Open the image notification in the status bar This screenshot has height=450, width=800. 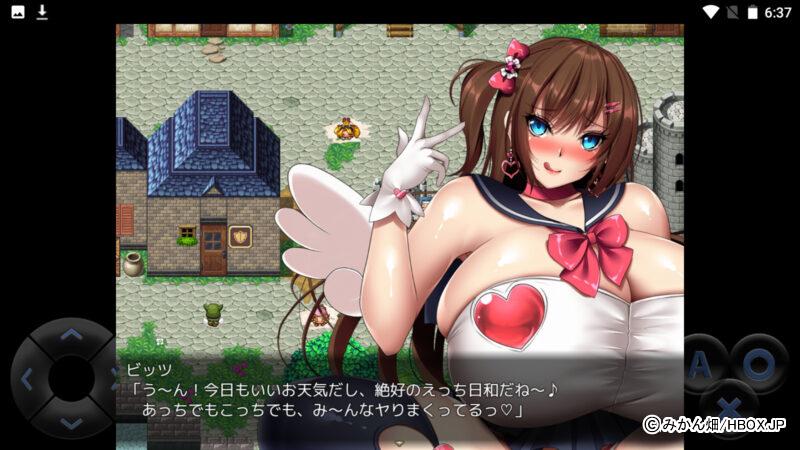pyautogui.click(x=18, y=12)
